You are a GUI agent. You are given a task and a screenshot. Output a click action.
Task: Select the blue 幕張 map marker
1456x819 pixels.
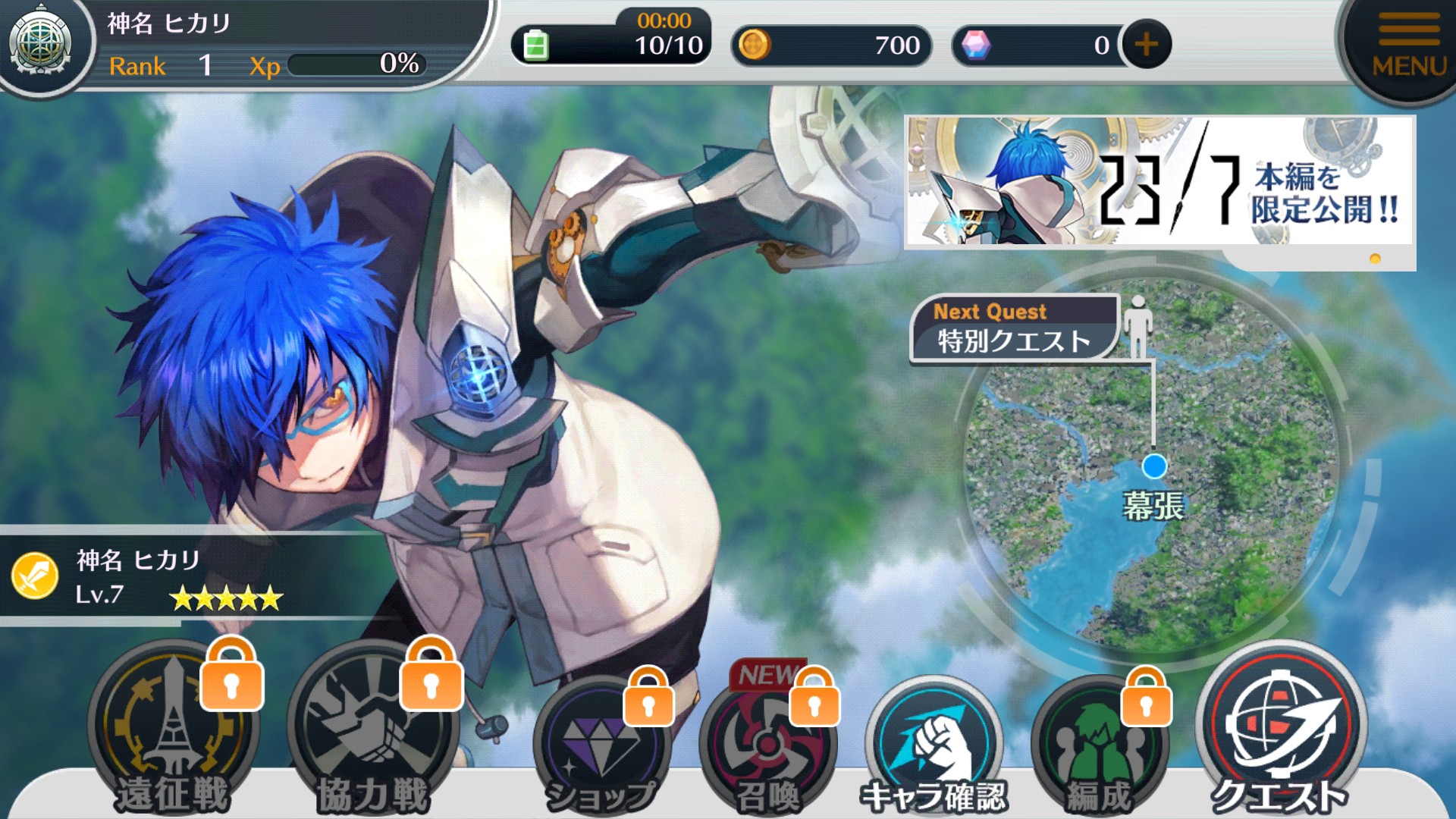1154,466
